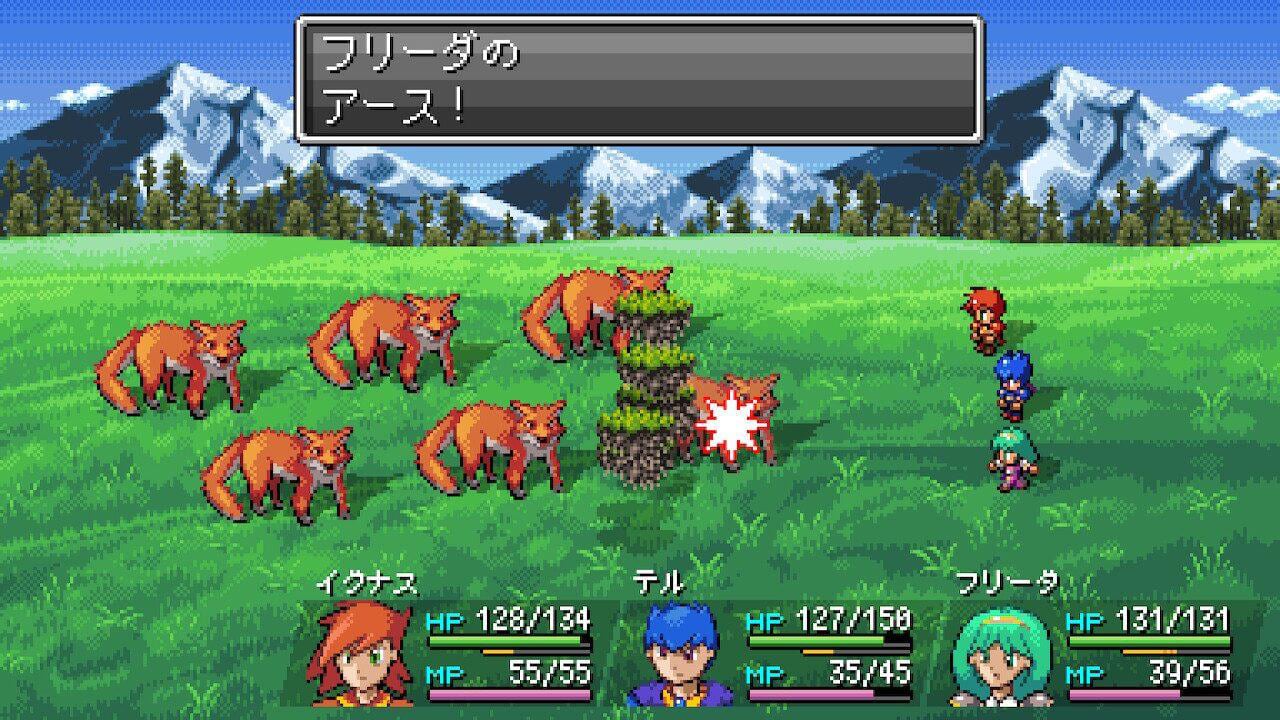This screenshot has width=1280, height=720.
Task: Click the white burst hit-spark effect
Action: click(x=733, y=425)
